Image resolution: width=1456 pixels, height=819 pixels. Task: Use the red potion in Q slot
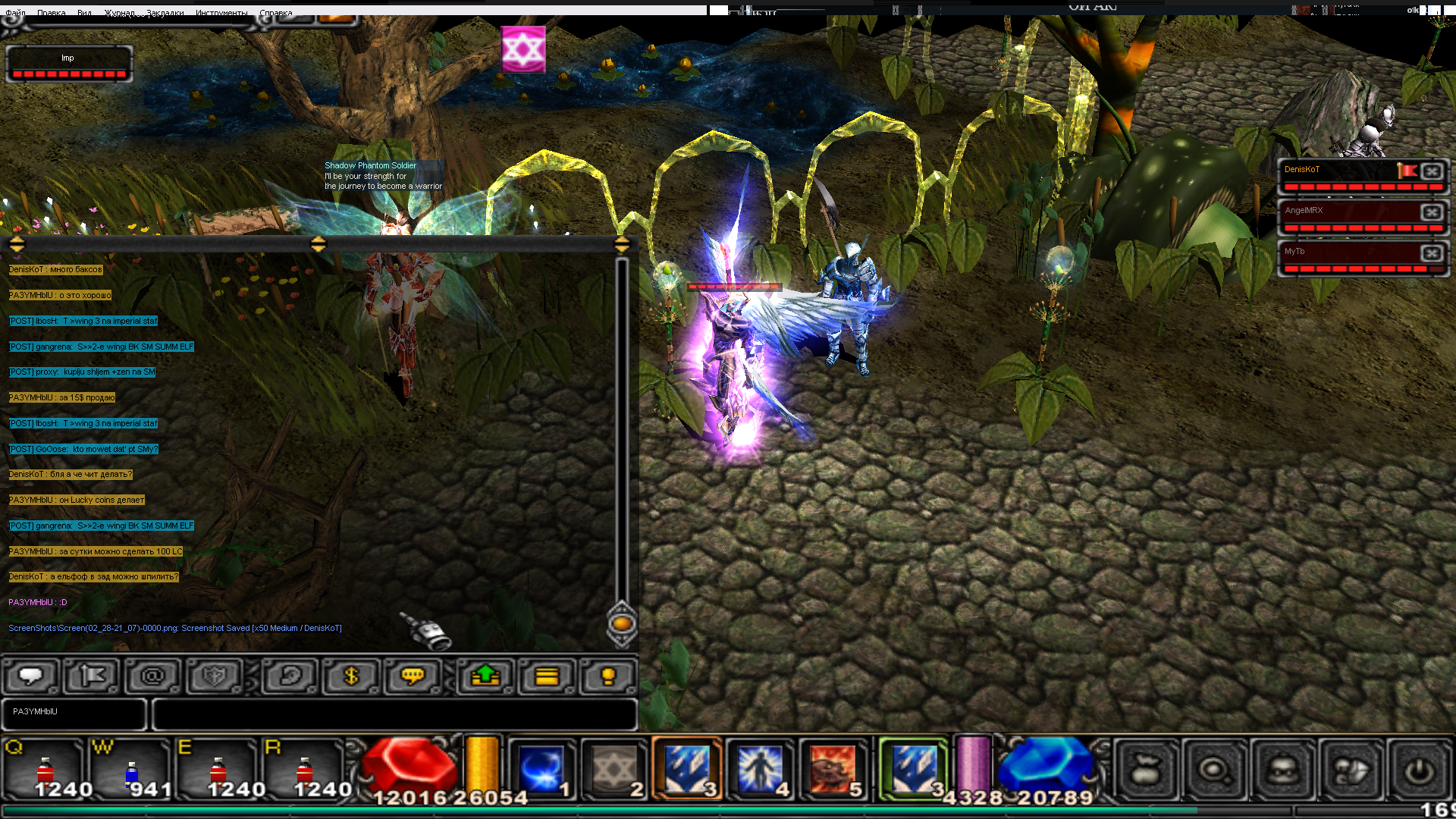45,770
